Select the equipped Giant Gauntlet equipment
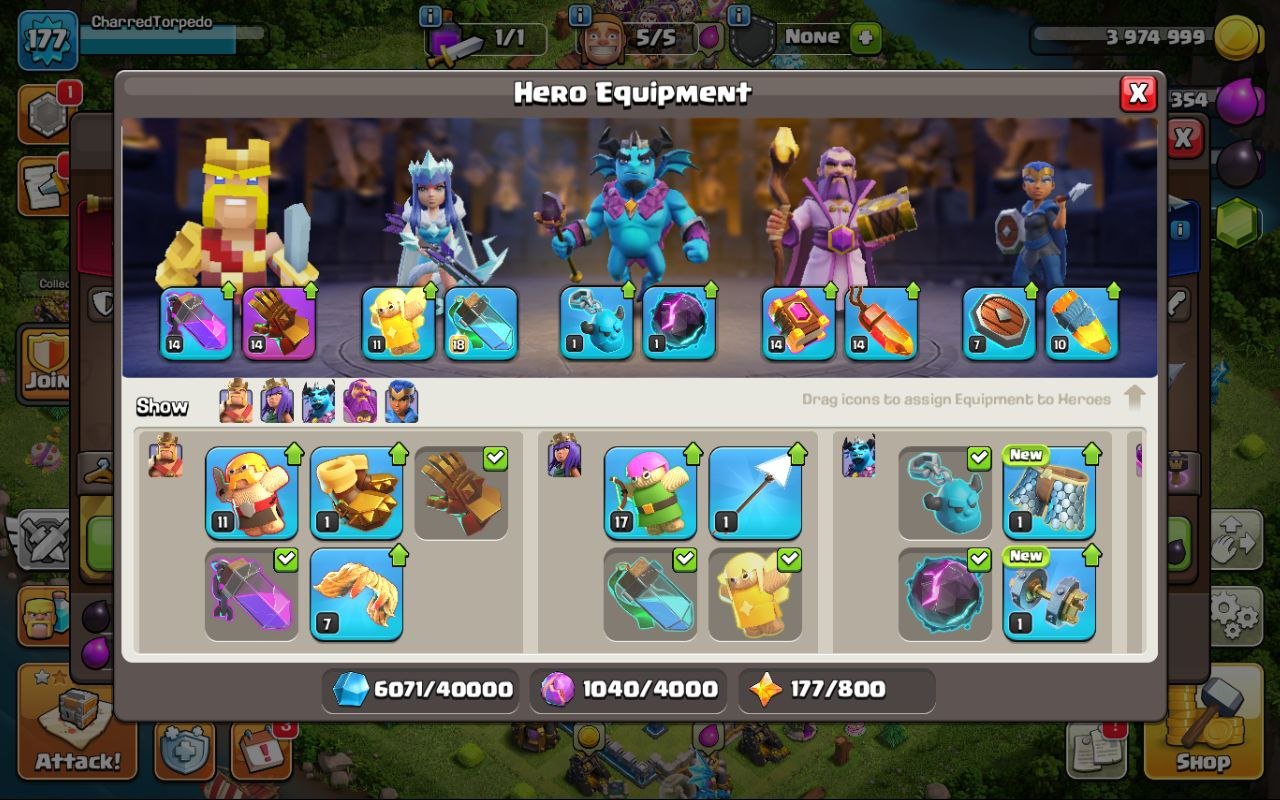Screen dimensions: 1280x800 point(462,500)
